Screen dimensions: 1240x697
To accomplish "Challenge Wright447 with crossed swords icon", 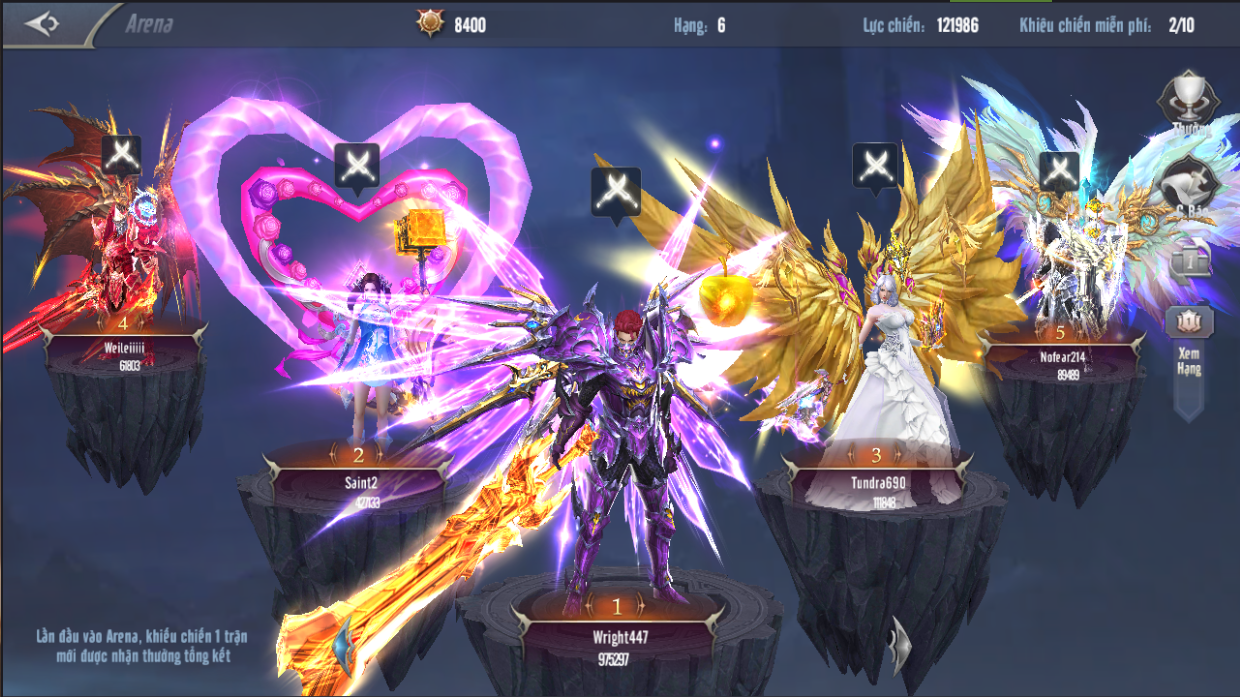I will 616,191.
